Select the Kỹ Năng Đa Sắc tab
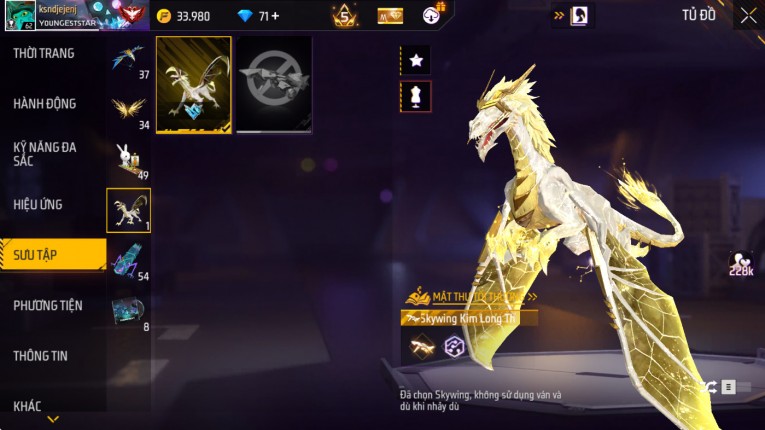 point(45,153)
